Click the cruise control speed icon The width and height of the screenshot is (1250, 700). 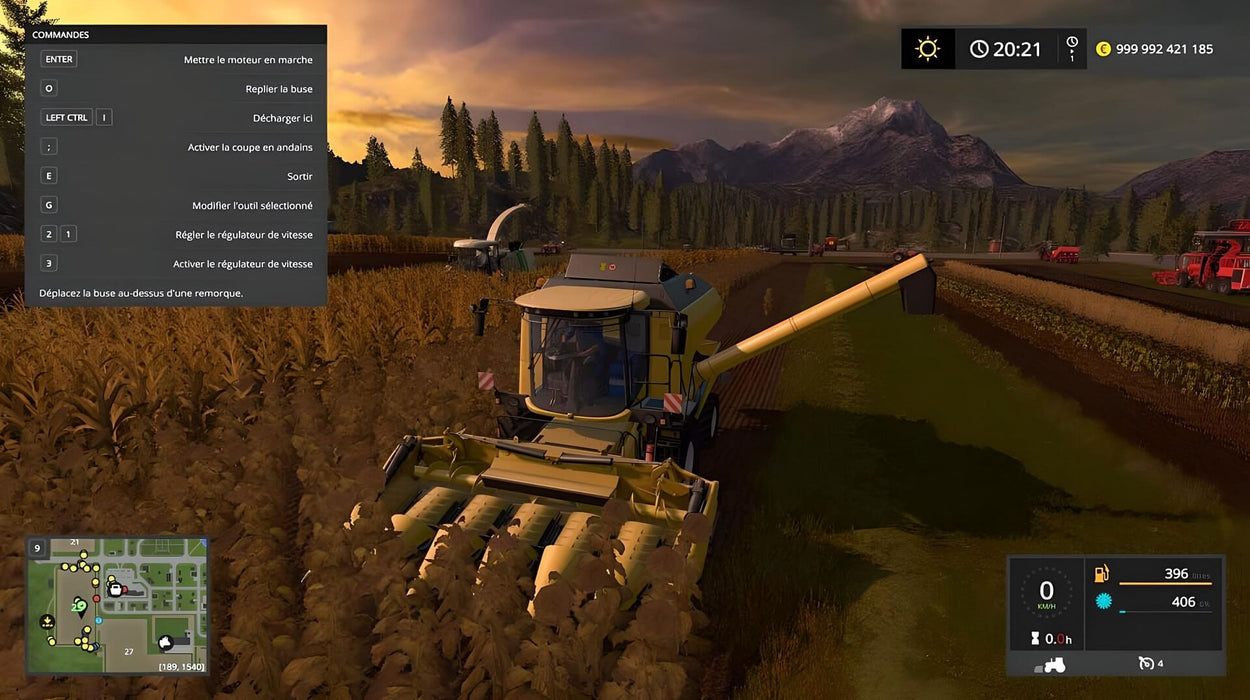click(1147, 664)
